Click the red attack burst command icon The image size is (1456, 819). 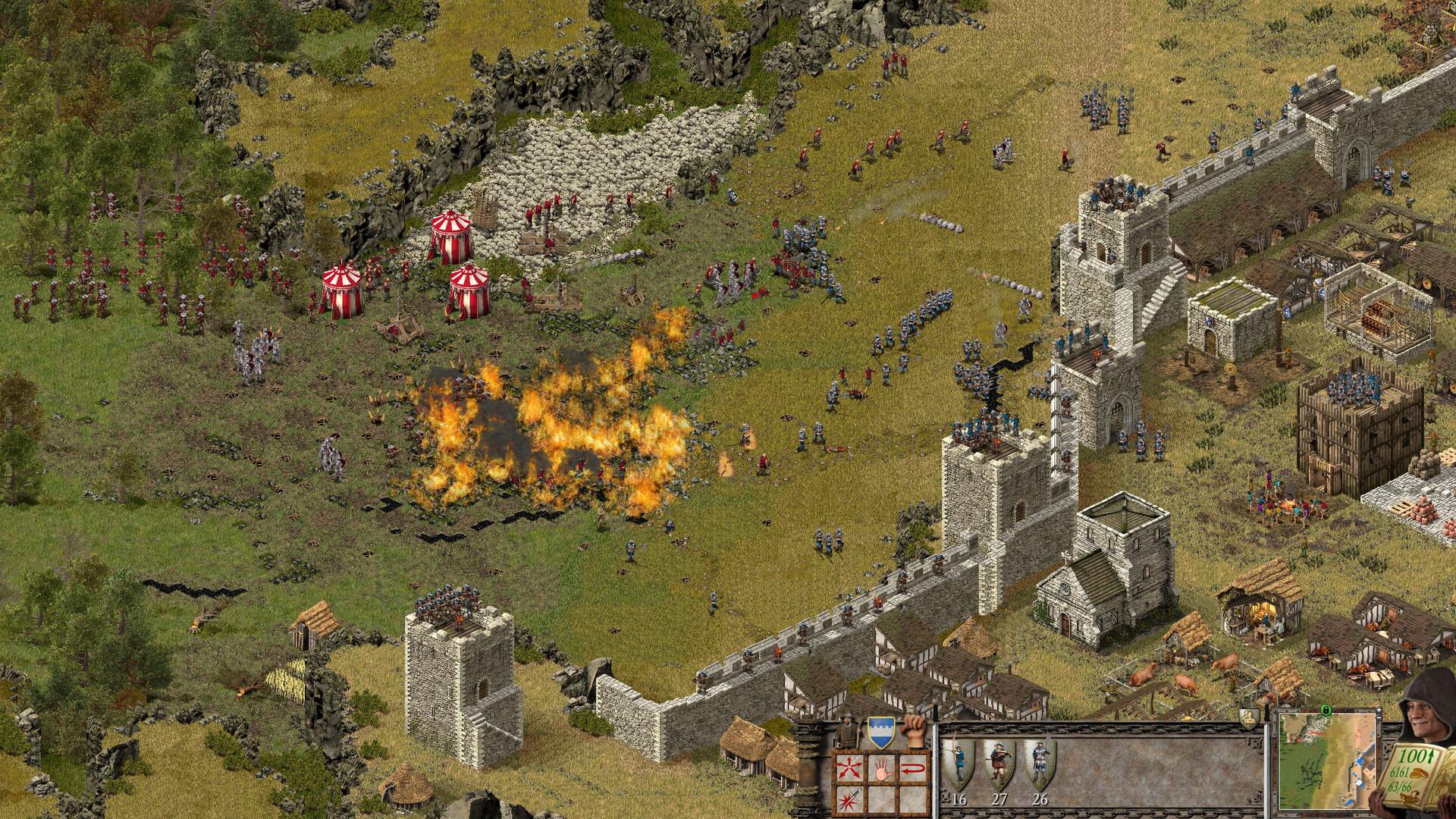pyautogui.click(x=849, y=800)
